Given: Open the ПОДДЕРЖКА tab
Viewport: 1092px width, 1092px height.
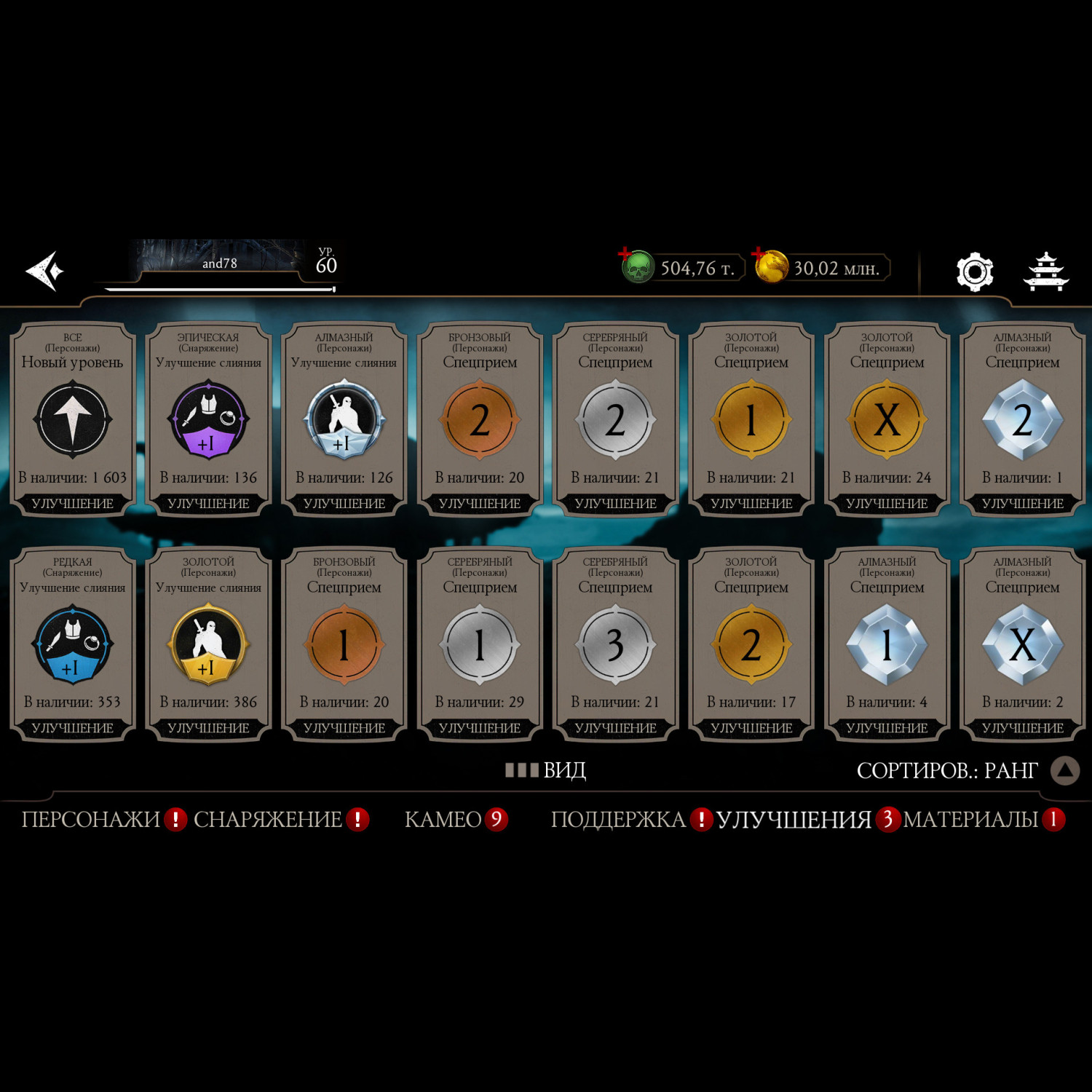Looking at the screenshot, I should click(x=618, y=820).
